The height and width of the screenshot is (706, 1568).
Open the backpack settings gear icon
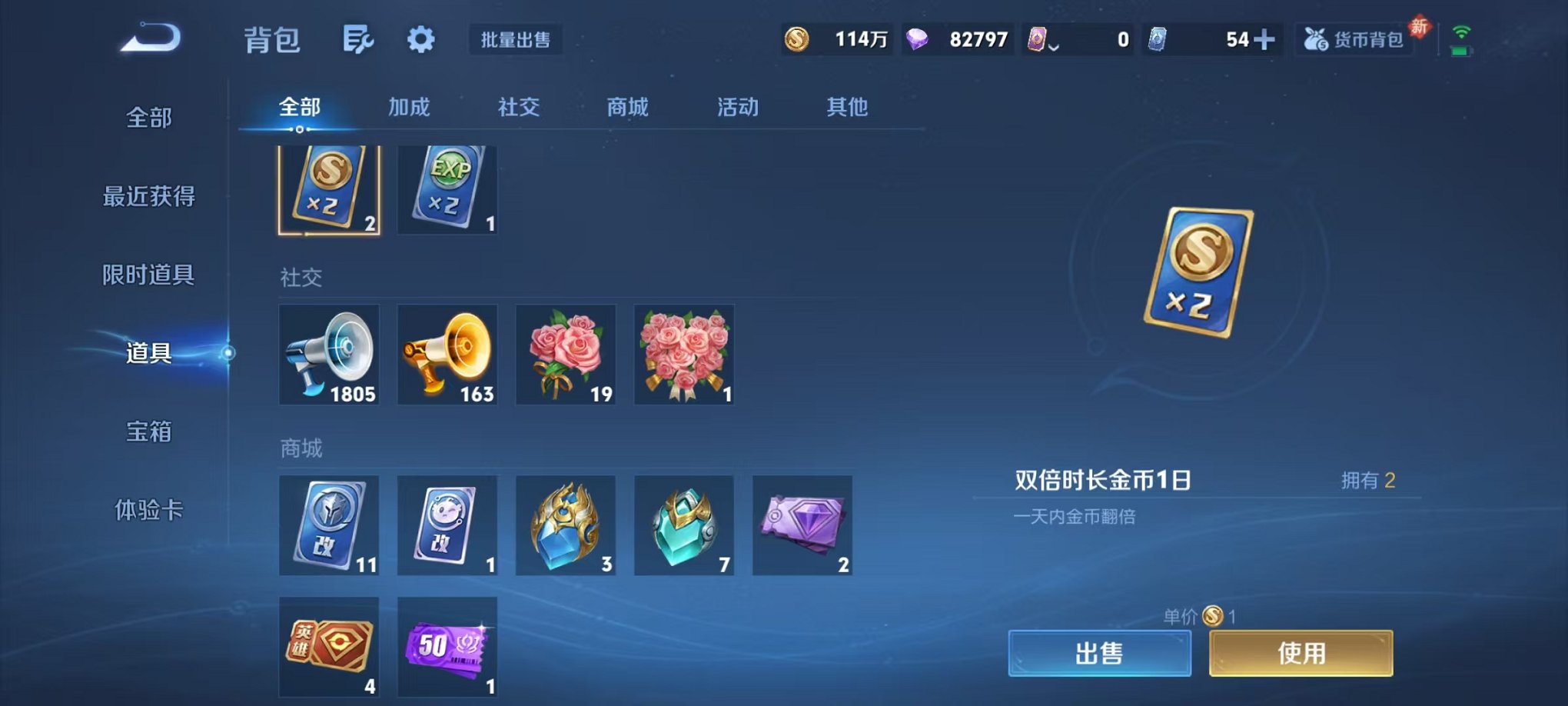click(420, 39)
